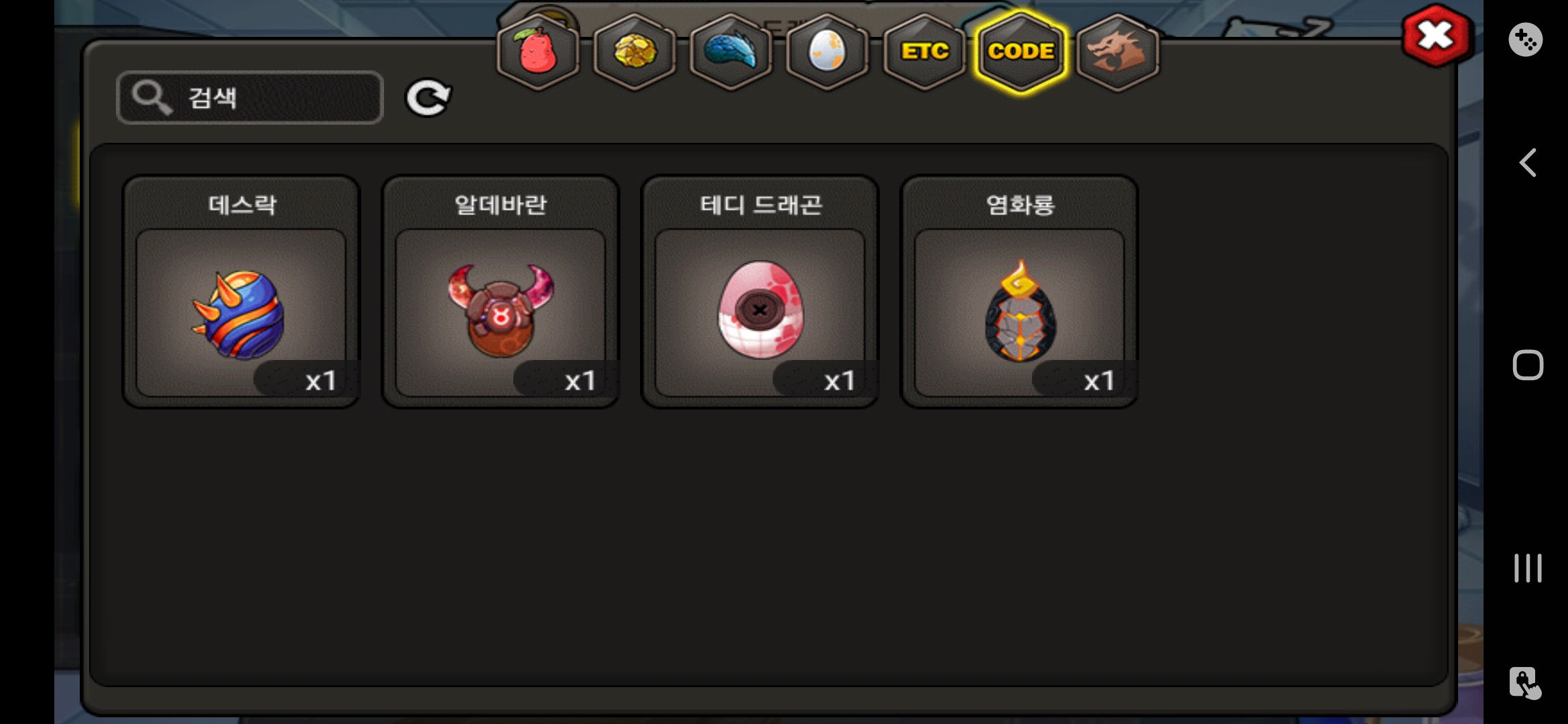This screenshot has height=724, width=1568.
Task: Switch to the ETC tab
Action: (x=924, y=52)
